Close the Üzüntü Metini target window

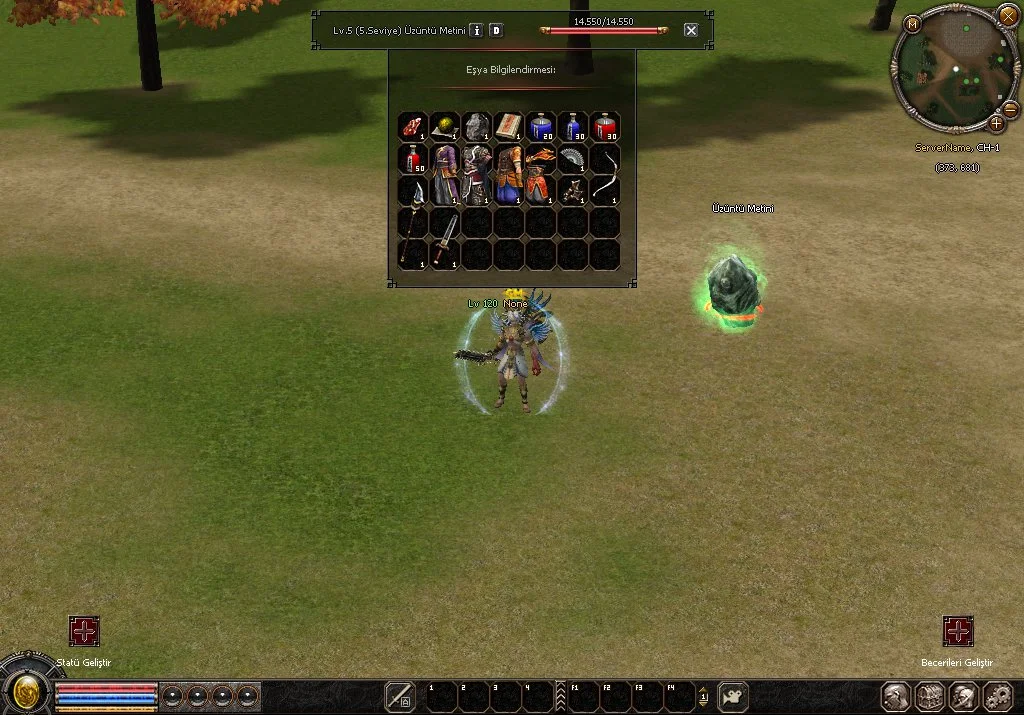pos(691,30)
